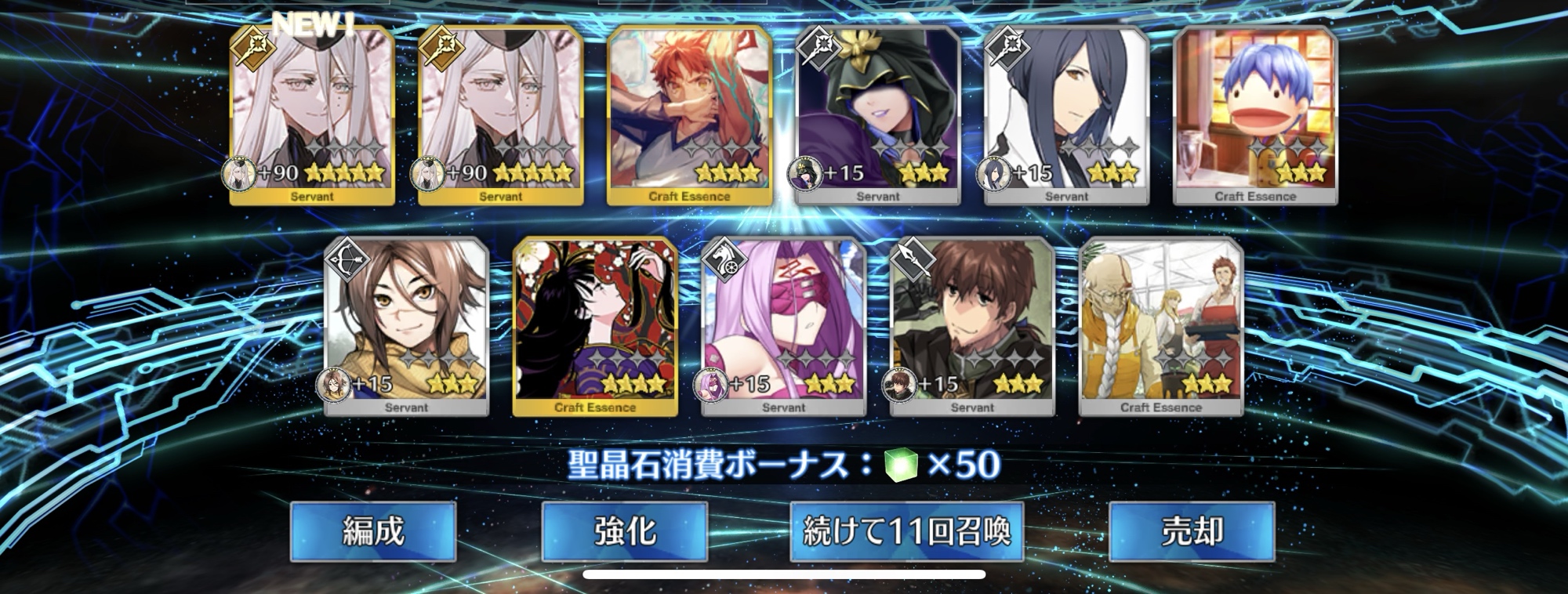Continue with 続けて11回召喚 summon button

tap(906, 532)
